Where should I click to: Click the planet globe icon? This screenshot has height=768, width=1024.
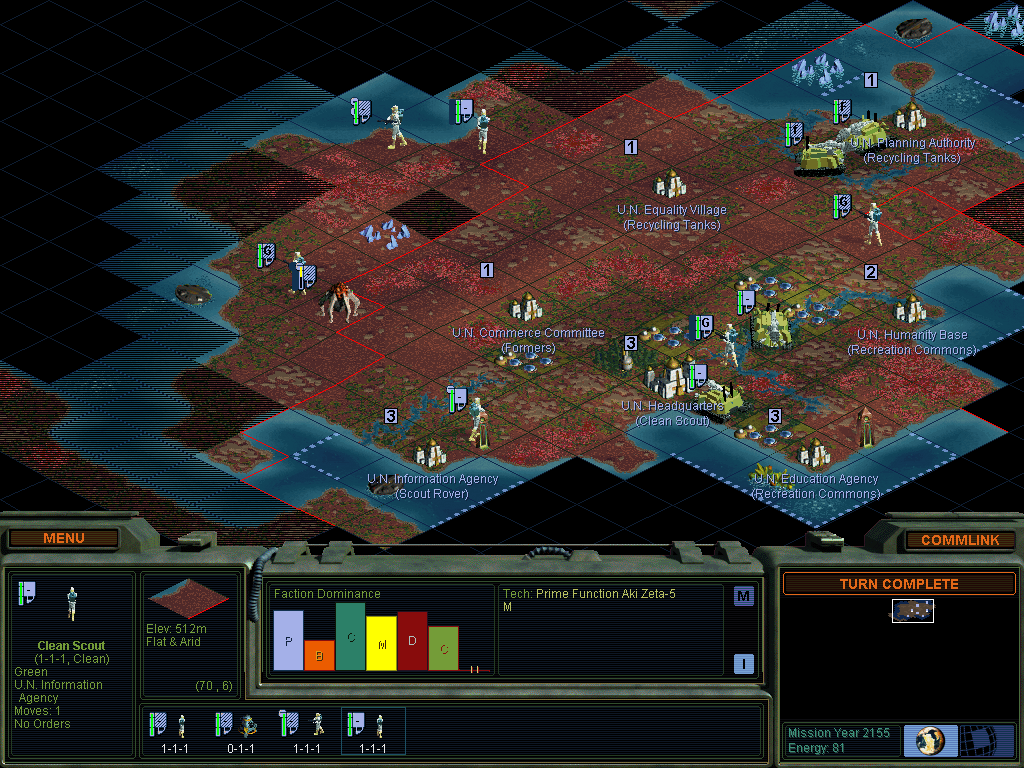(x=930, y=741)
